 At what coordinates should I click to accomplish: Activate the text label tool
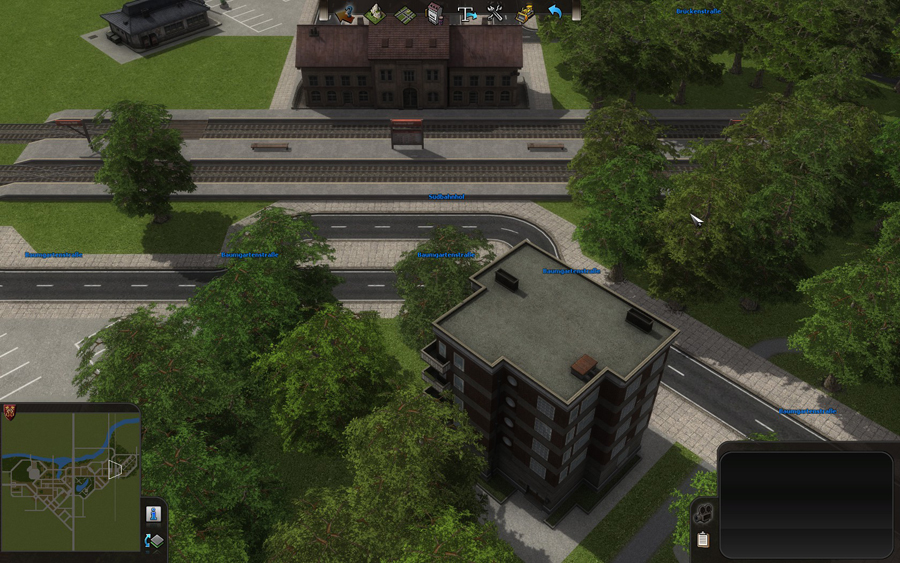pyautogui.click(x=466, y=14)
